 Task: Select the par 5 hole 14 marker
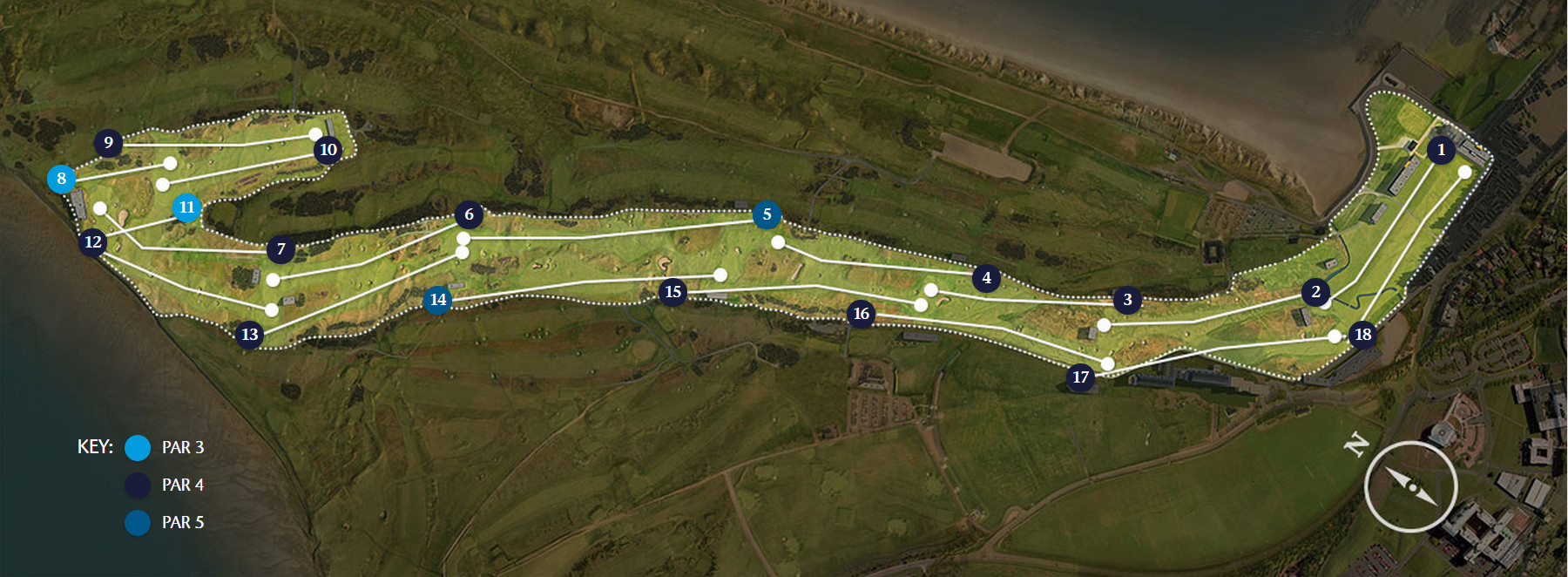pos(437,301)
